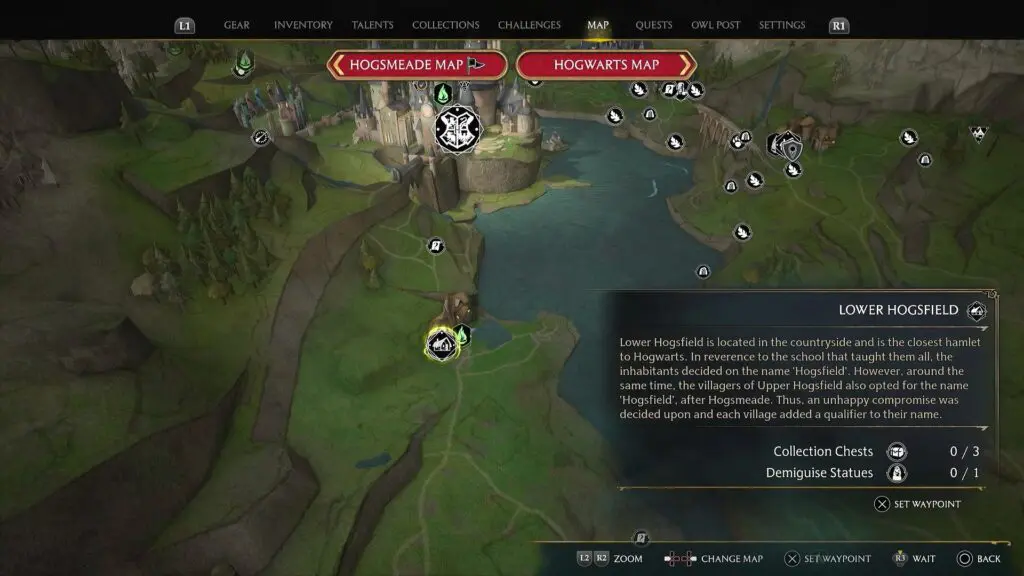Screen dimensions: 1024x576
Task: Open the Quests tab
Action: coord(654,25)
